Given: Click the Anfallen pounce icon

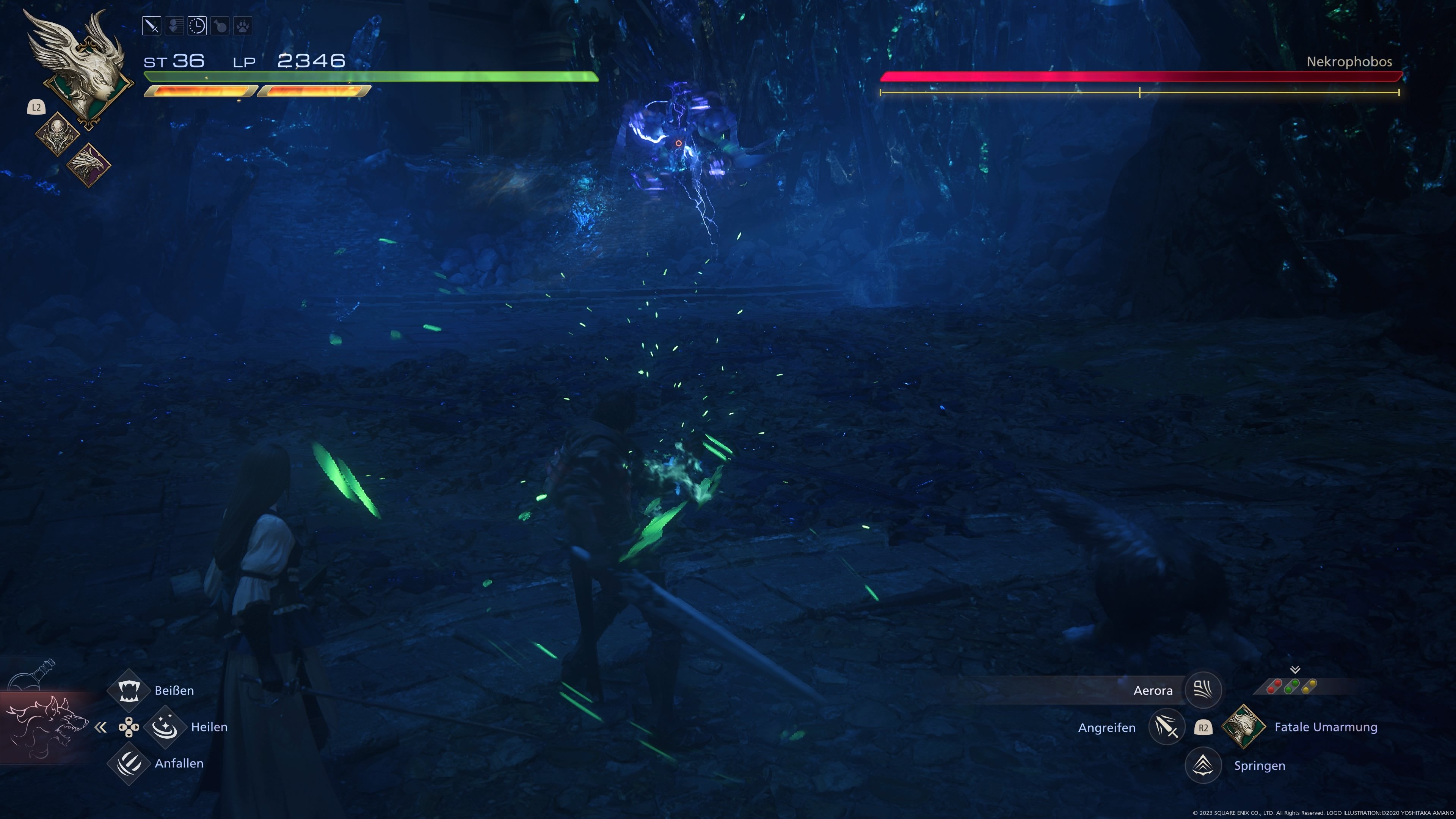Looking at the screenshot, I should click(x=129, y=763).
